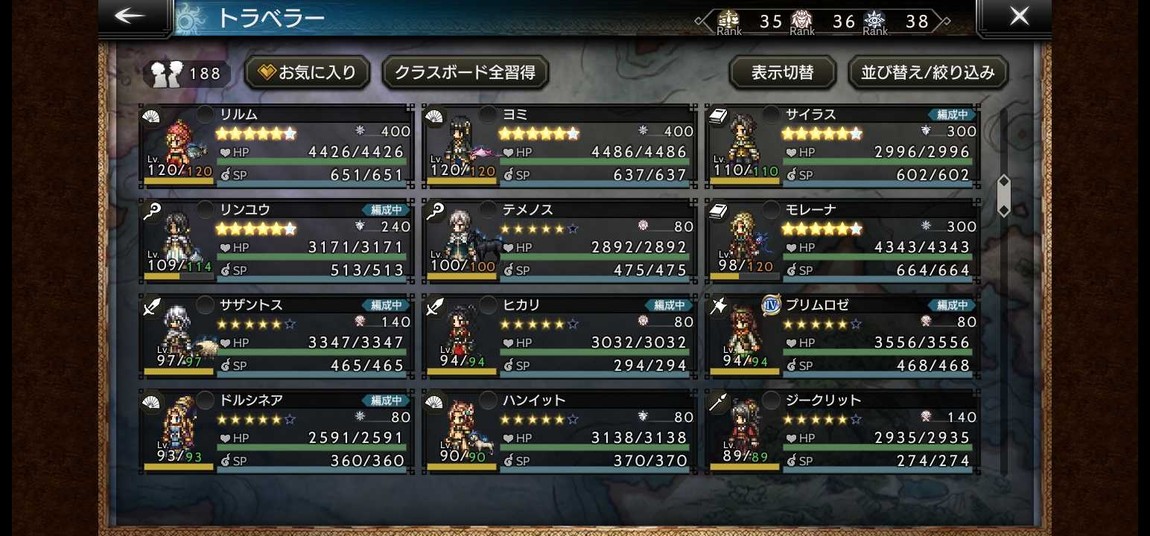Screen dimensions: 1150x536
Task: Toggle display with 表示切替
Action: pyautogui.click(x=782, y=73)
